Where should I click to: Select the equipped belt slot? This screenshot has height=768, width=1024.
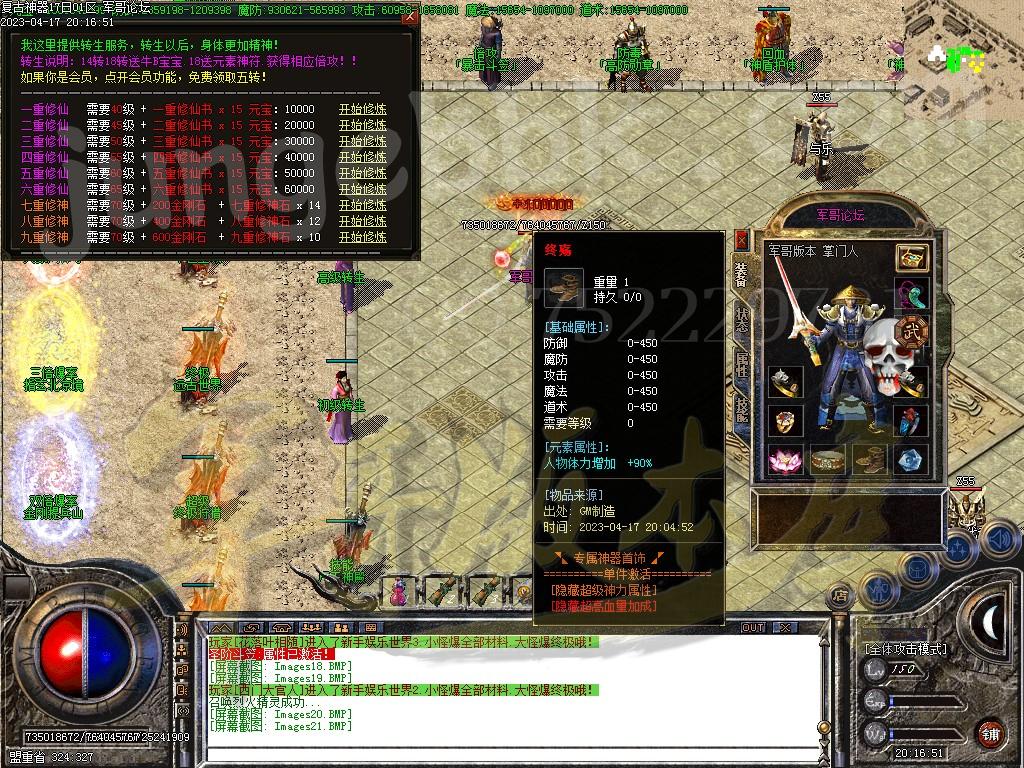click(x=826, y=459)
